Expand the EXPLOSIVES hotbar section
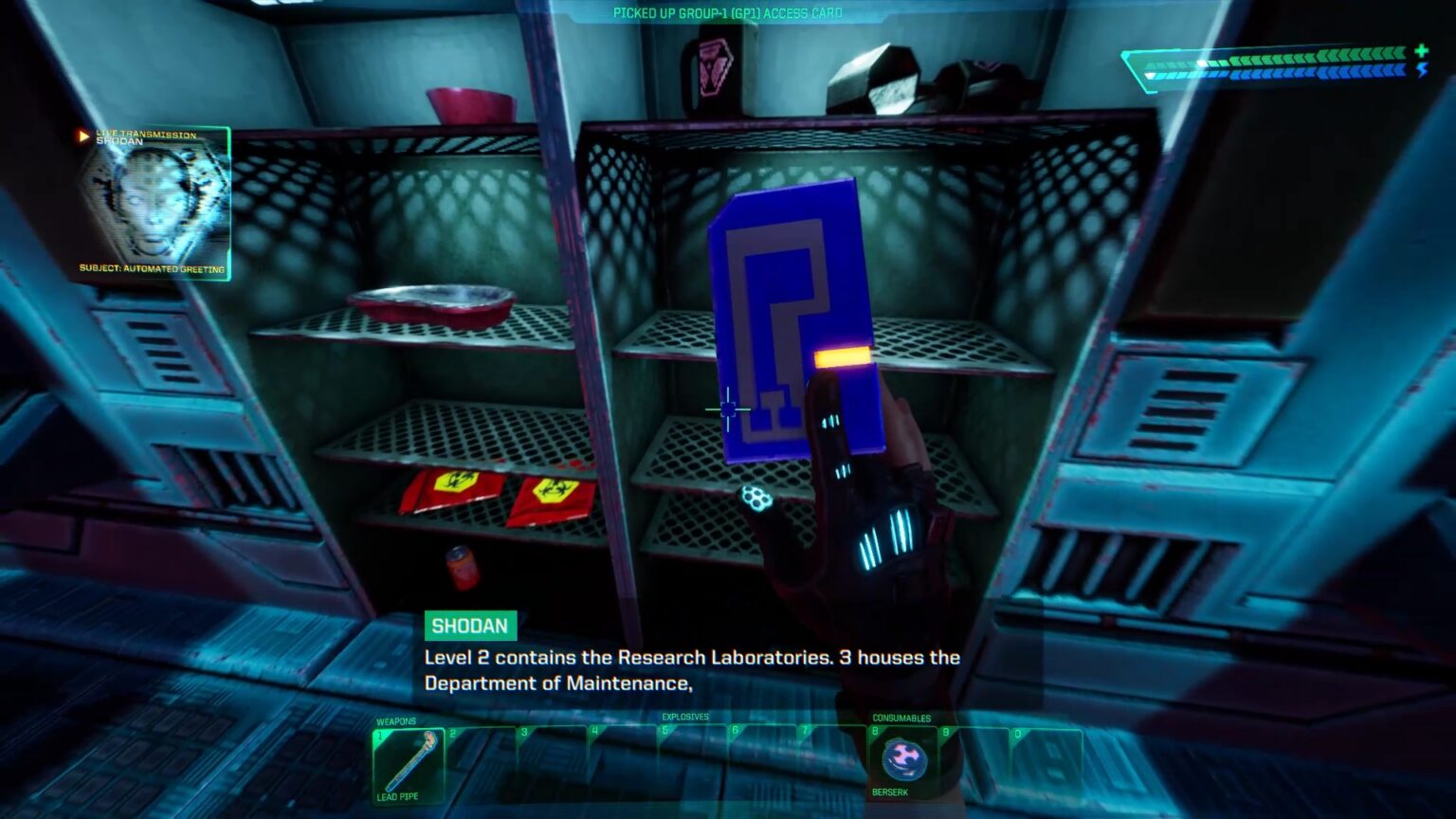Image resolution: width=1456 pixels, height=819 pixels. pyautogui.click(x=683, y=718)
